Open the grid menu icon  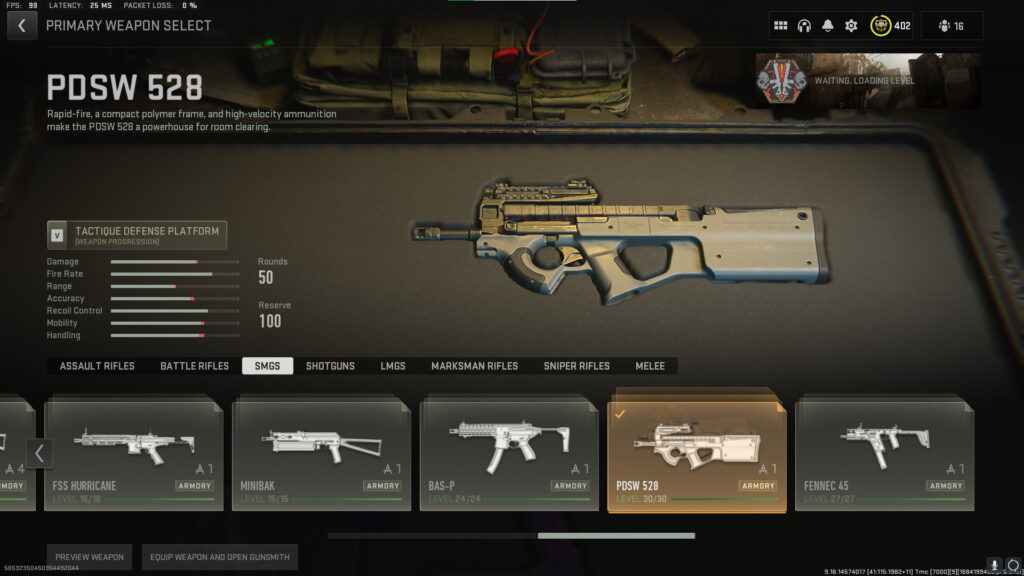point(781,25)
